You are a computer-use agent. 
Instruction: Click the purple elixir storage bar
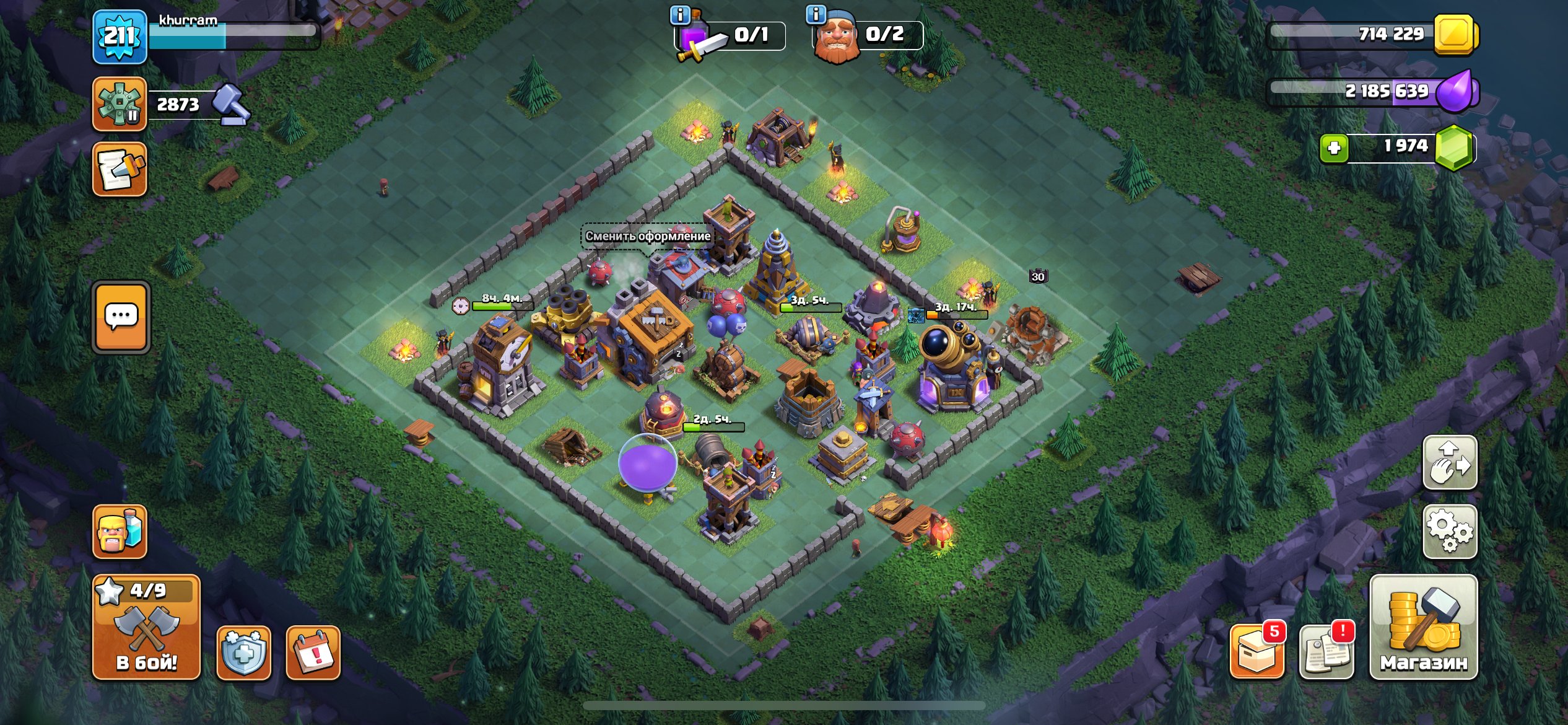click(x=1387, y=93)
